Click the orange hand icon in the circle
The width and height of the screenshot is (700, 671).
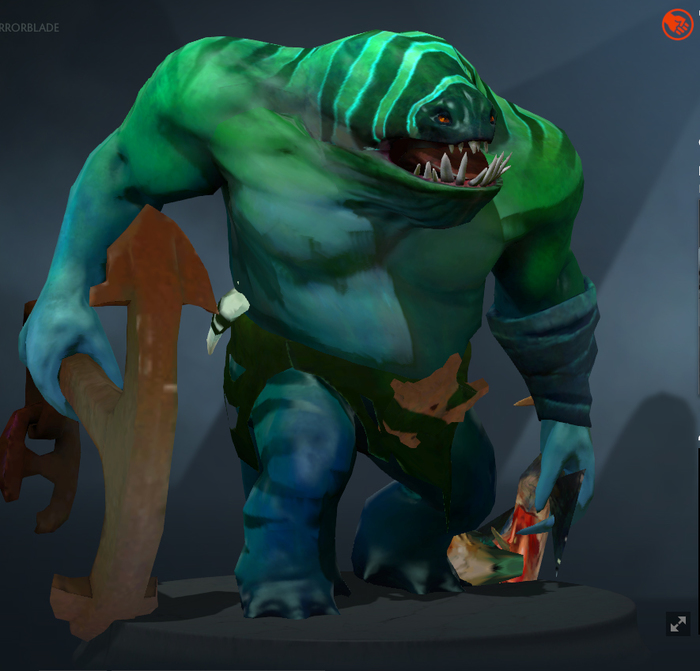coord(677,24)
